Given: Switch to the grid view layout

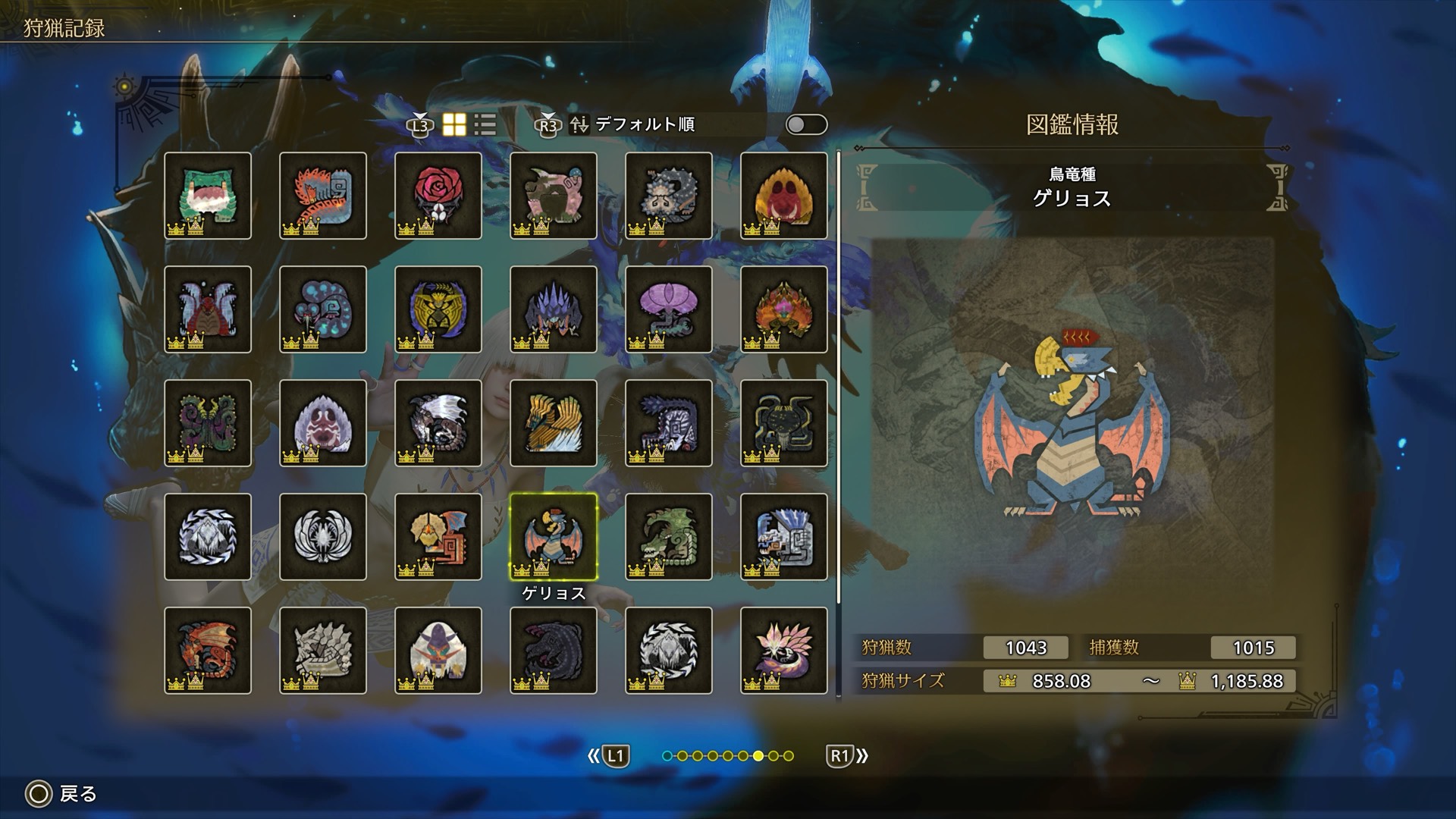Looking at the screenshot, I should (454, 125).
